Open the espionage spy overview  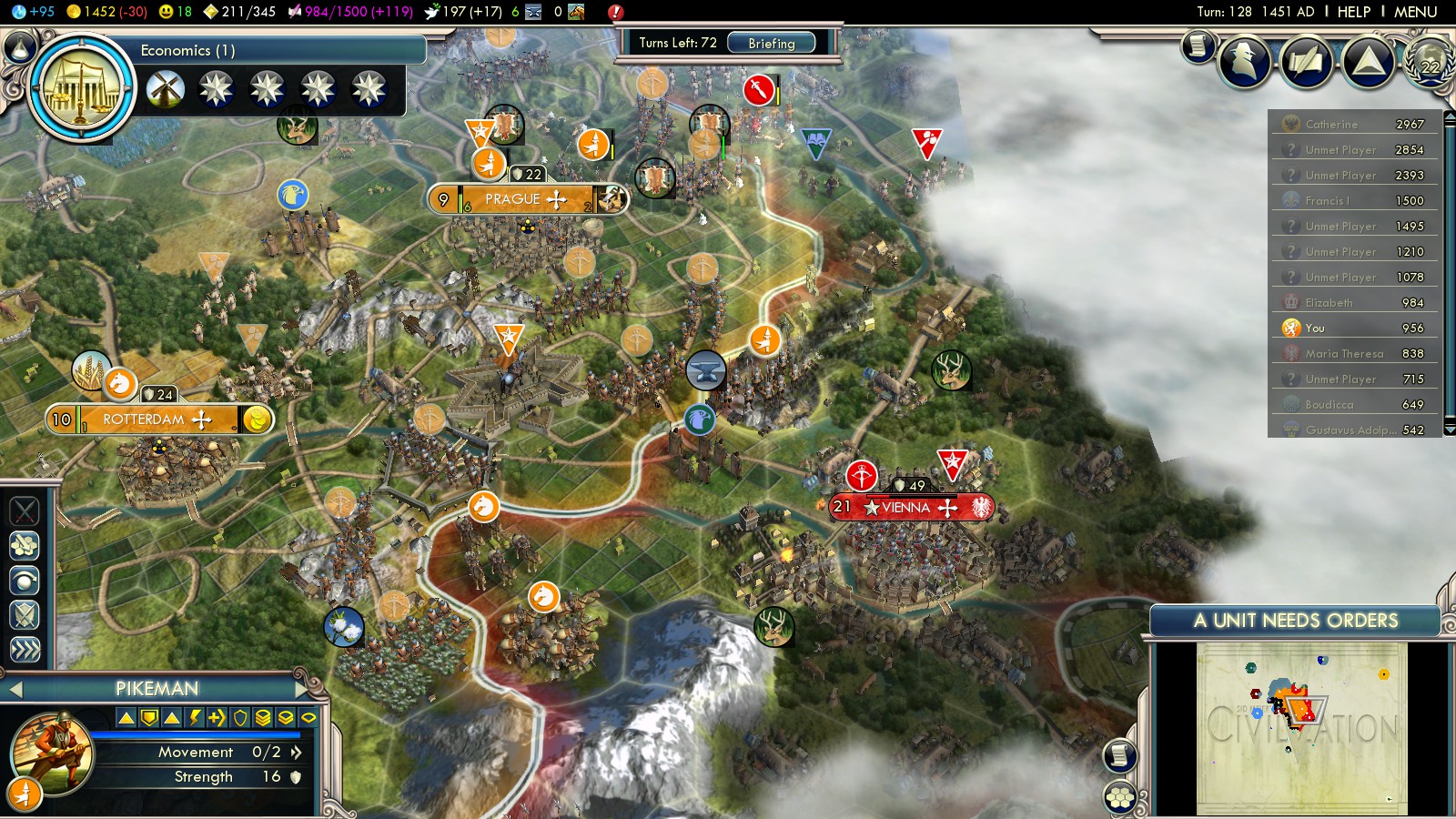(x=1244, y=62)
